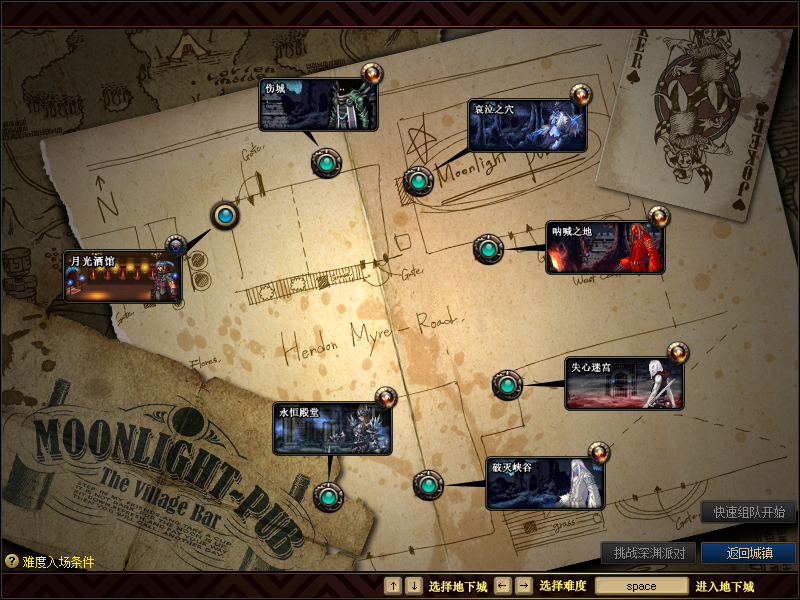The height and width of the screenshot is (600, 800).
Task: Click the map node linked to 哀泣之穴
Action: 418,181
